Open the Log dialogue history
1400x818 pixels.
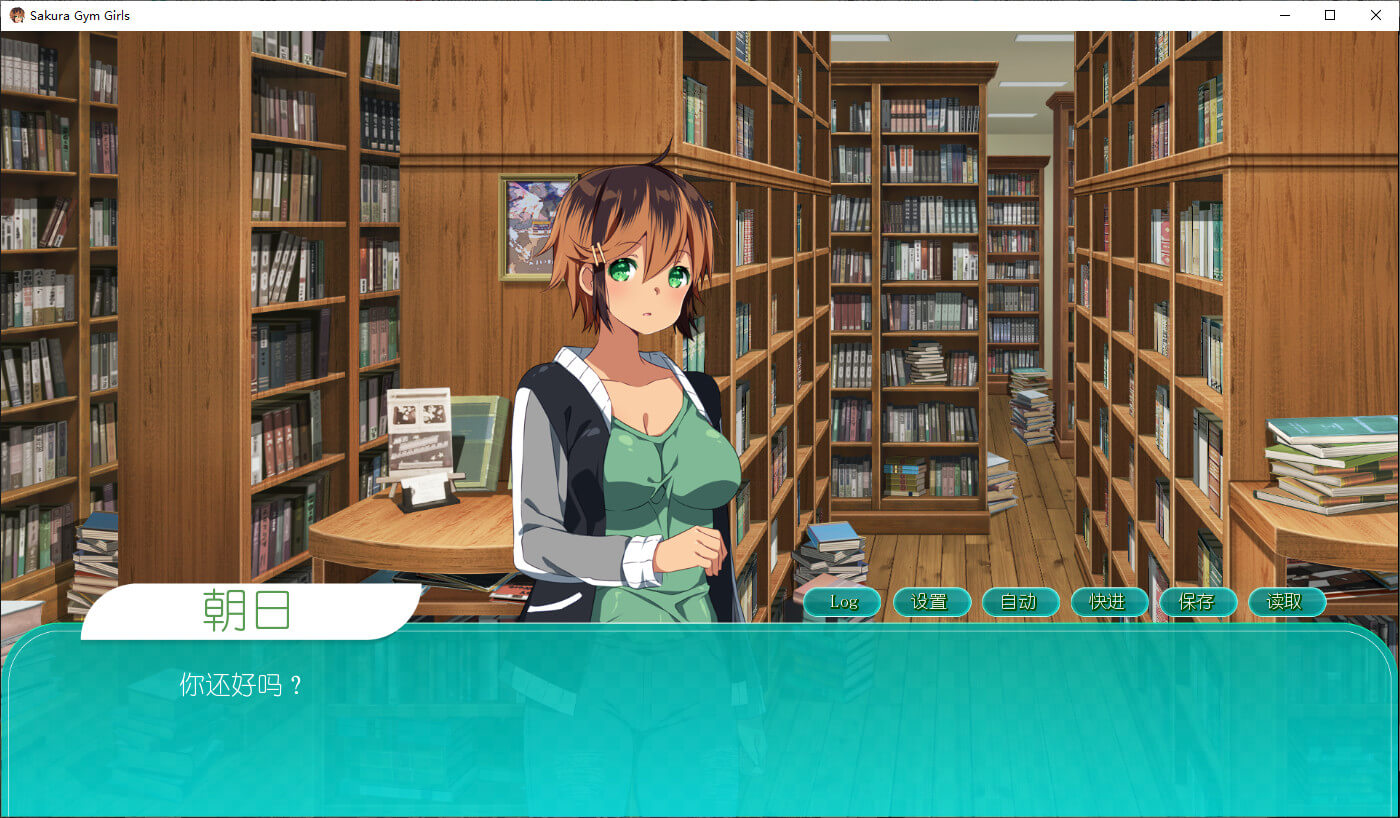pos(843,602)
